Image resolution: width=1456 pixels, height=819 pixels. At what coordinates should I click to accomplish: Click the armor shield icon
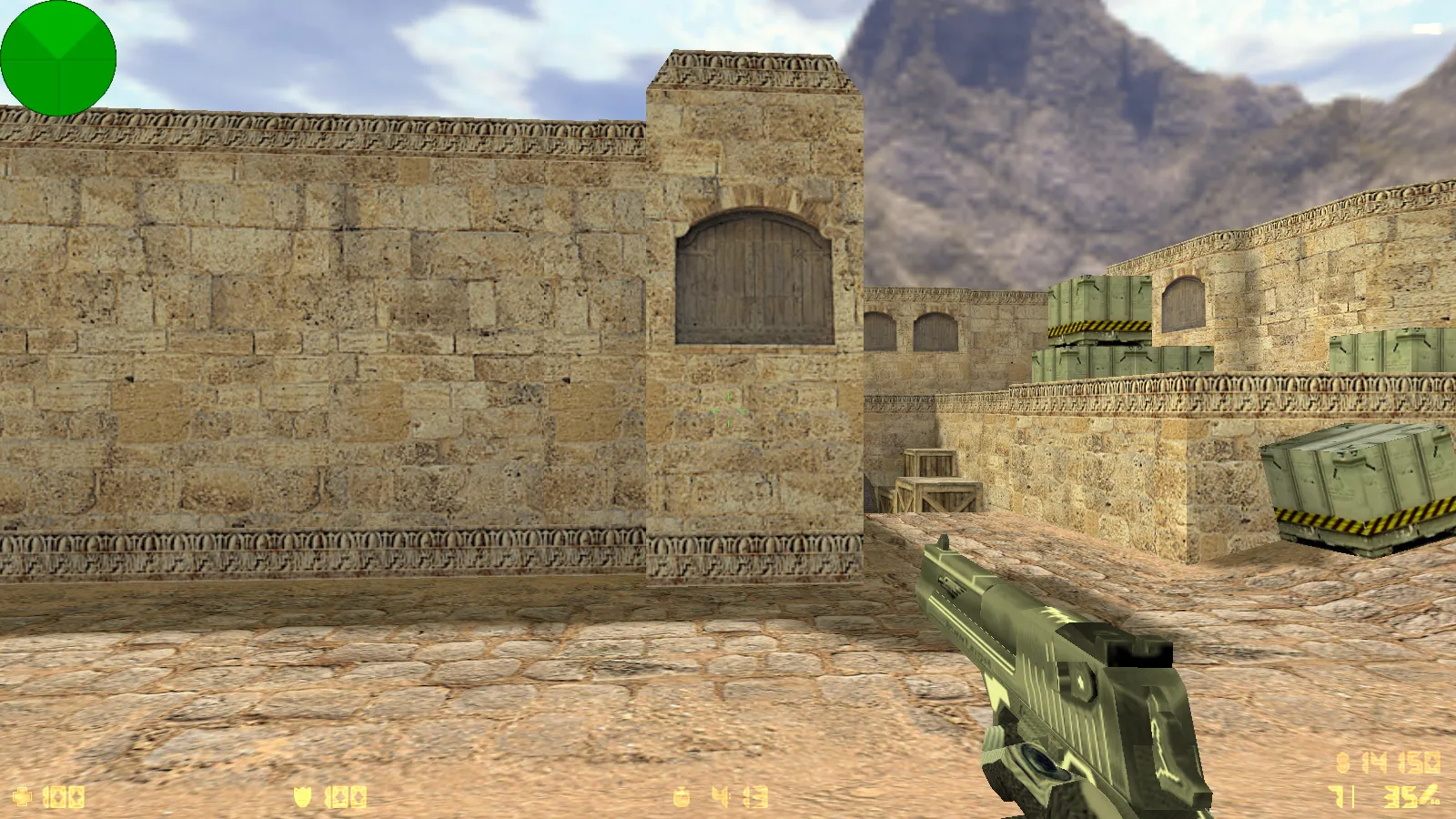301,794
